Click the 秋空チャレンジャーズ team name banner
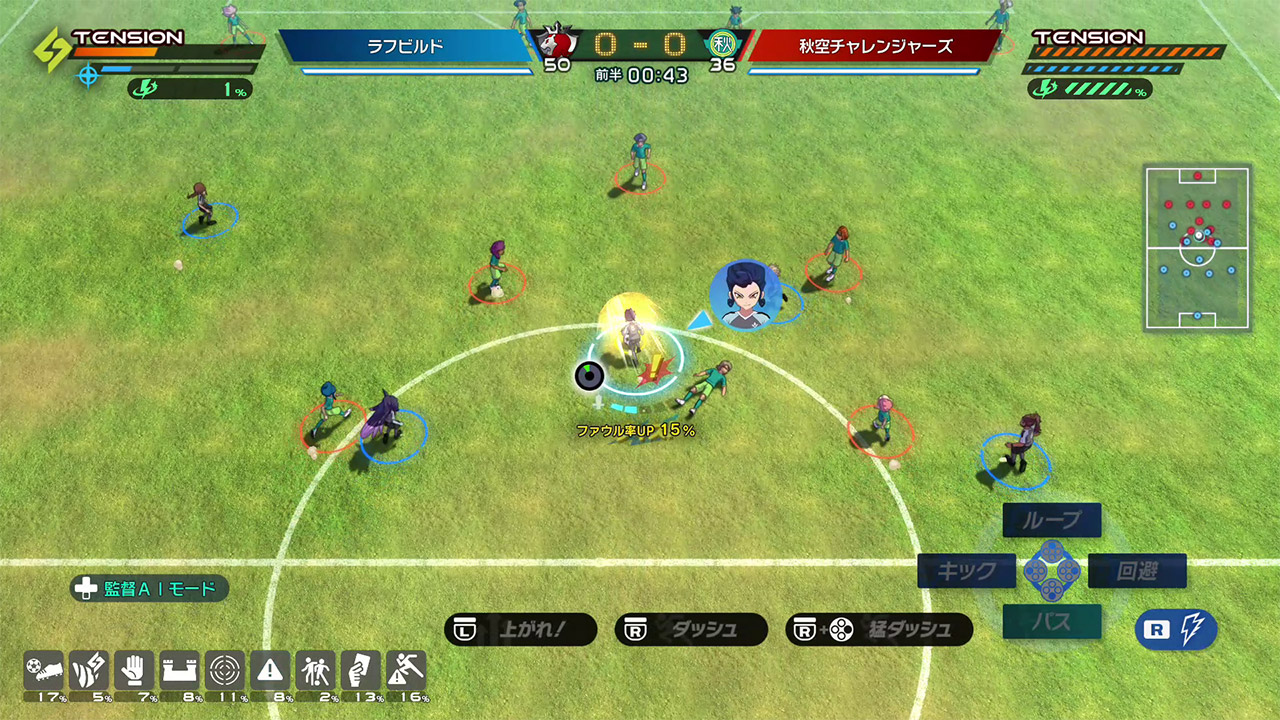 tap(875, 46)
